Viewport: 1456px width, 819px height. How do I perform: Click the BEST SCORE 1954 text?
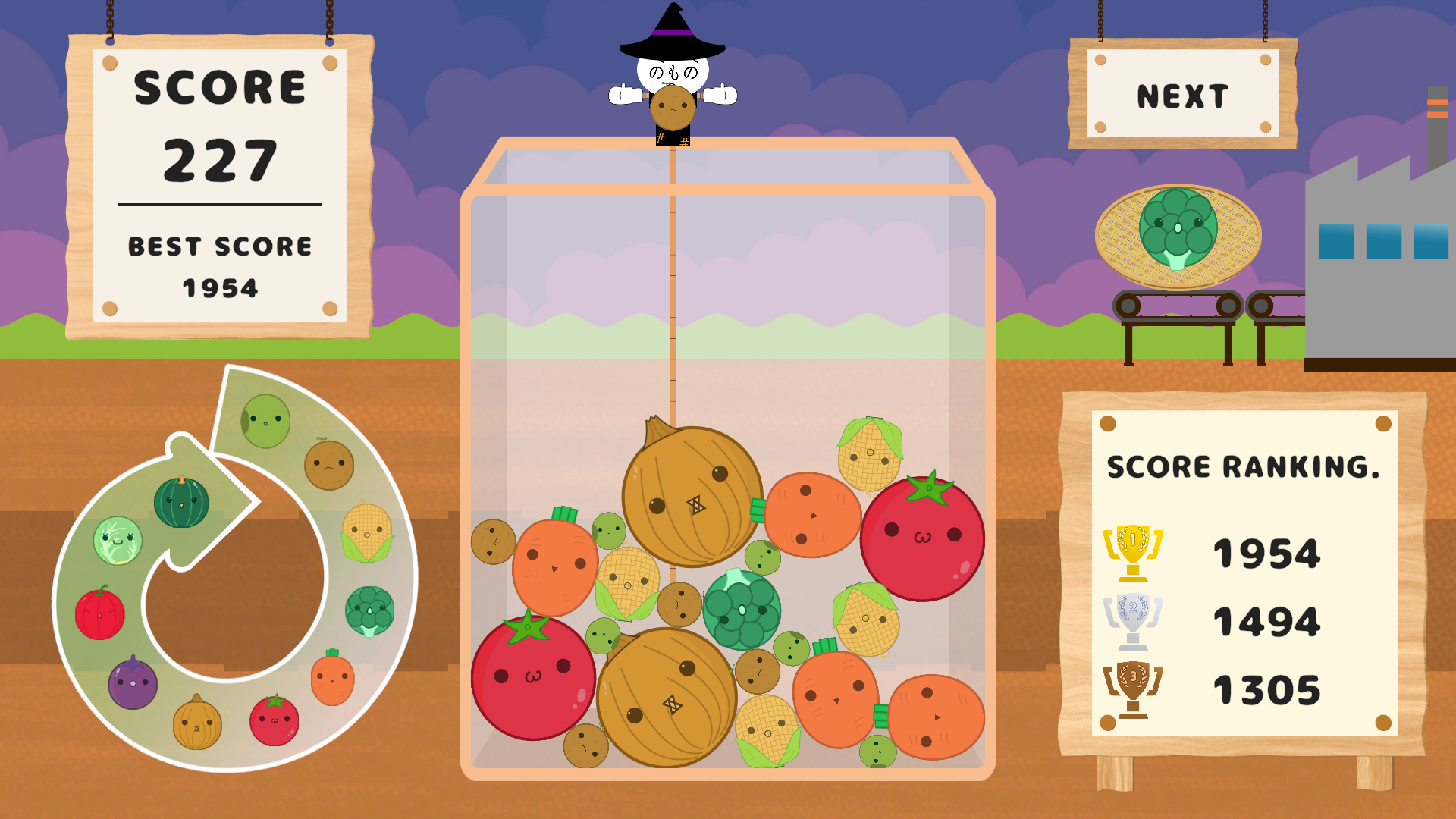pos(220,265)
